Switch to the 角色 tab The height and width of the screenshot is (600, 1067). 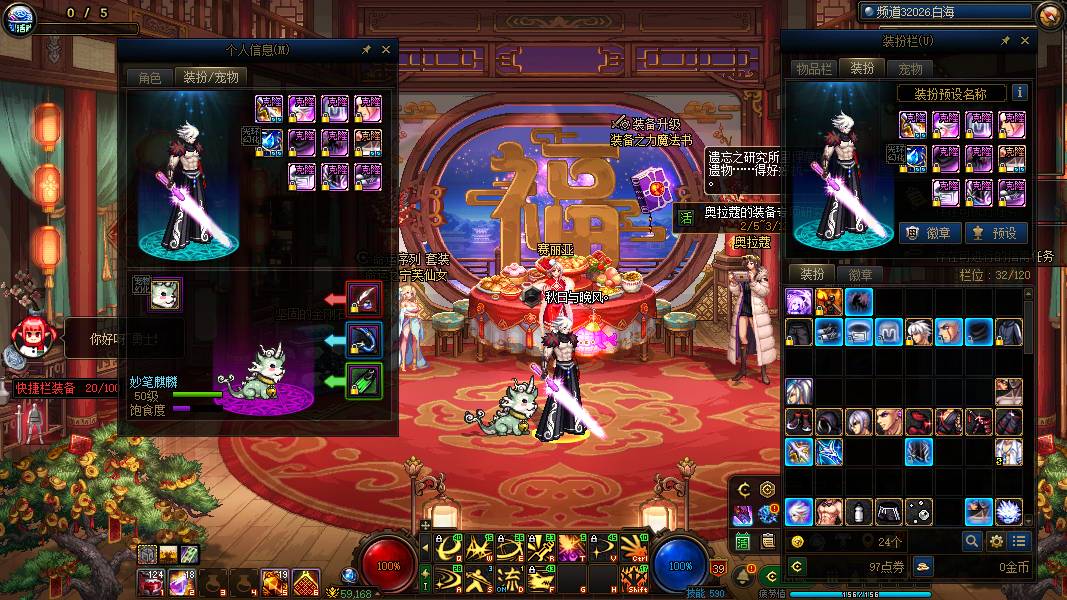click(x=149, y=77)
